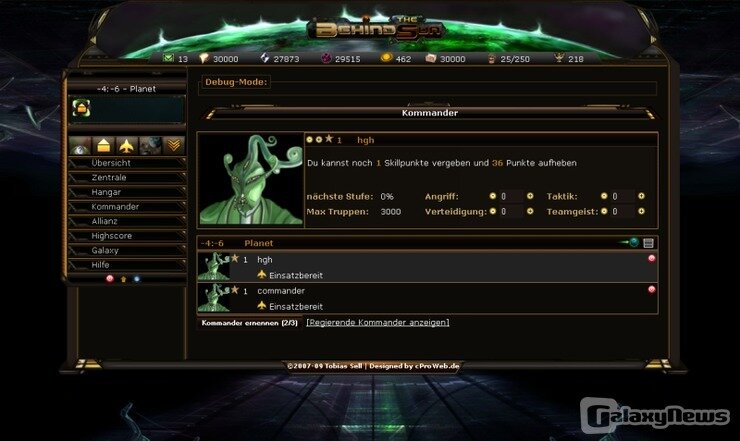Image resolution: width=740 pixels, height=441 pixels.
Task: Show the Highscore list
Action: (112, 235)
